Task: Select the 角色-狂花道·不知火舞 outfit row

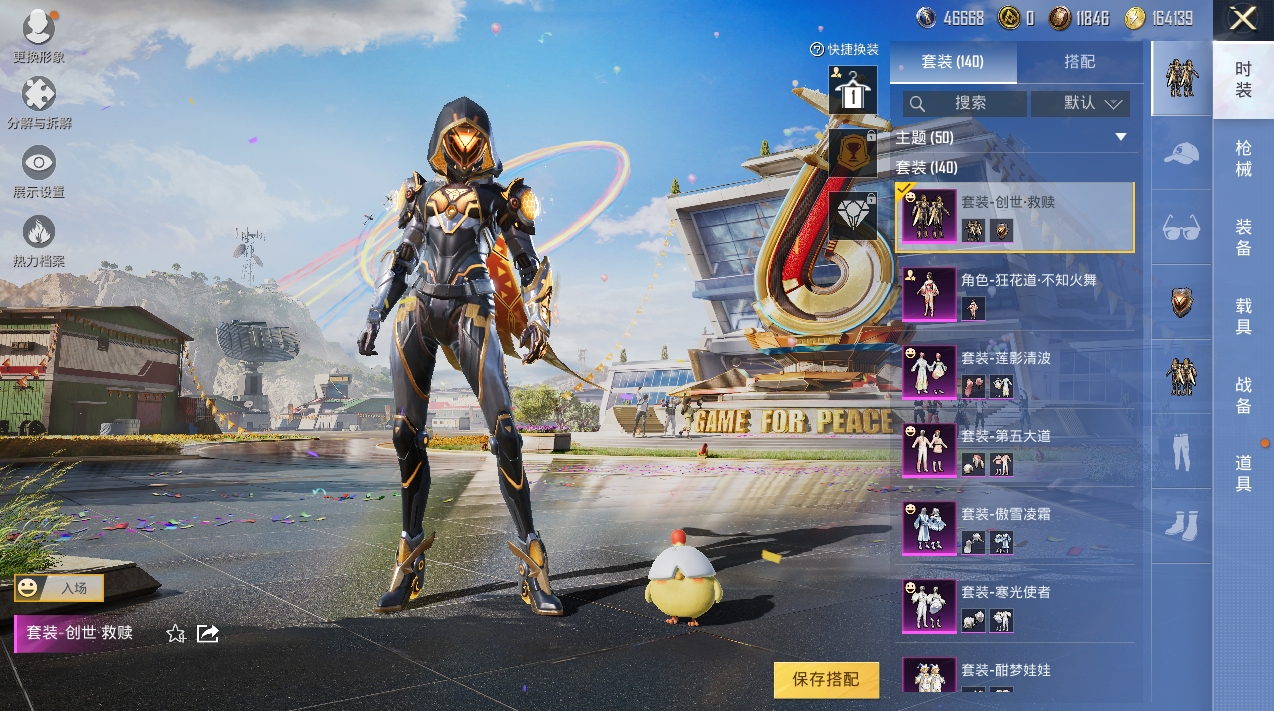Action: (x=1015, y=294)
